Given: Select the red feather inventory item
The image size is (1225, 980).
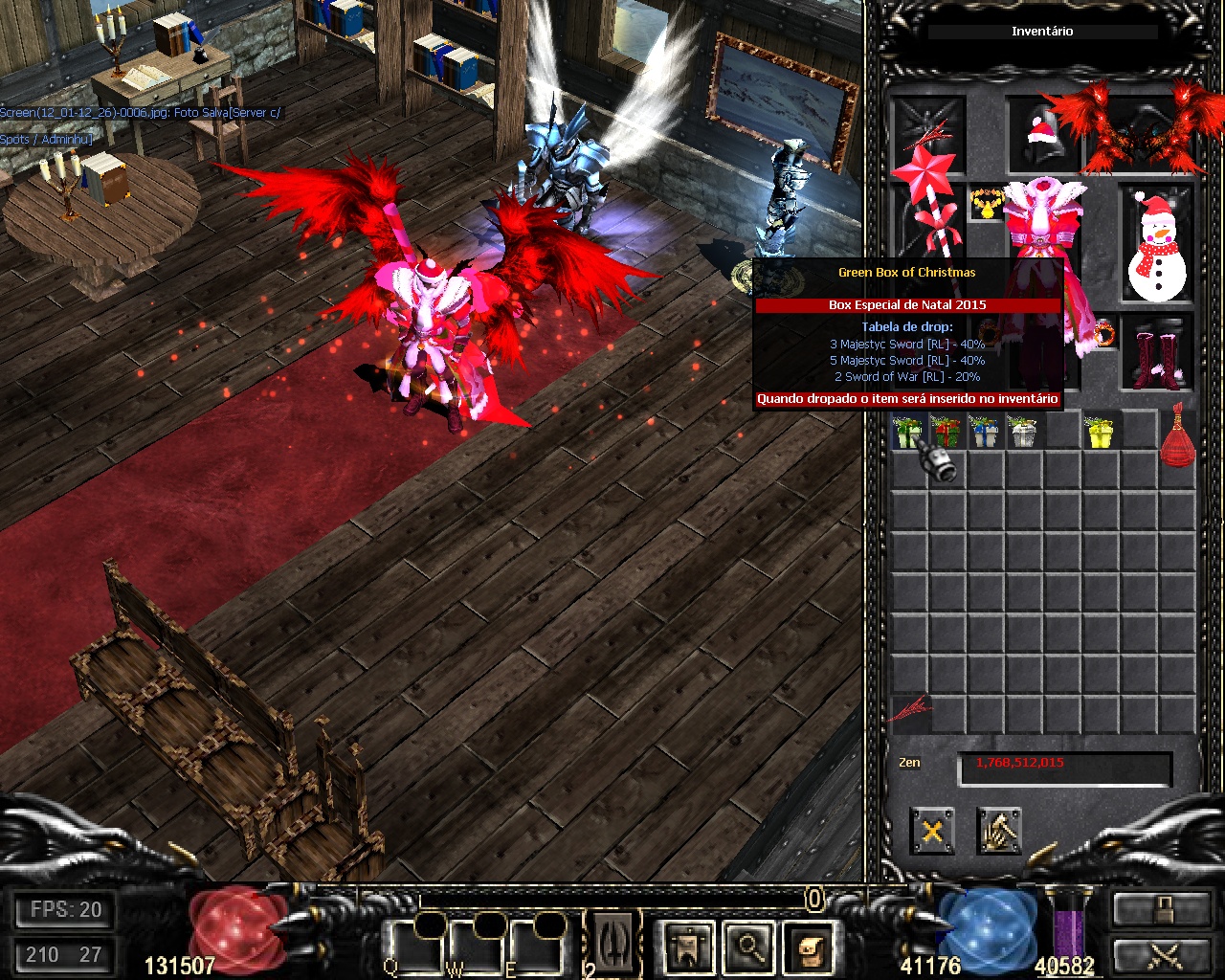Looking at the screenshot, I should click(910, 710).
